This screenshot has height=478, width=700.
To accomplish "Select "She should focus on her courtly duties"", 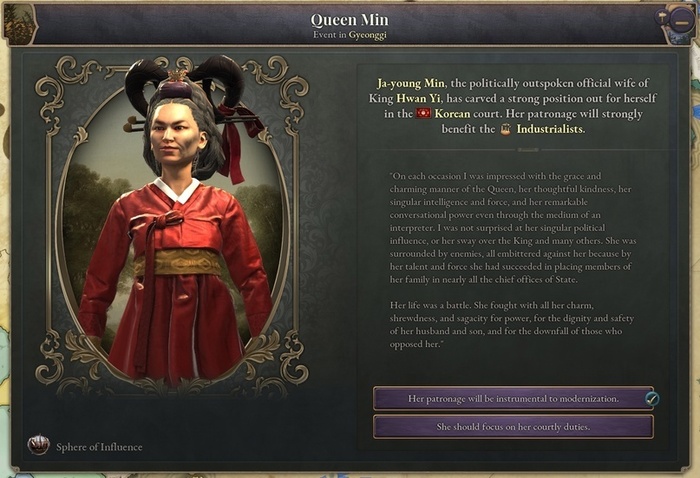I will pyautogui.click(x=513, y=427).
